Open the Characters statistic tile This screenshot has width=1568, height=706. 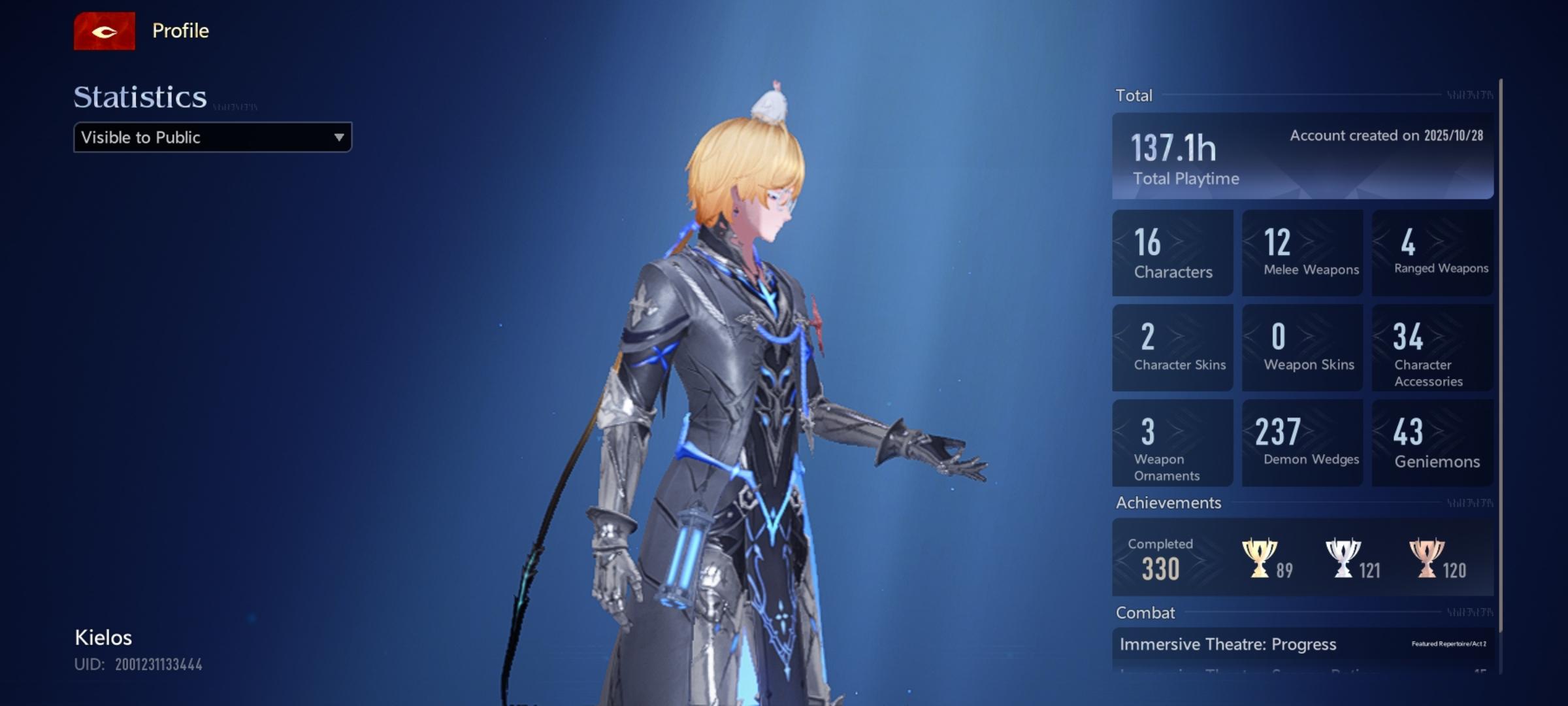pyautogui.click(x=1172, y=253)
